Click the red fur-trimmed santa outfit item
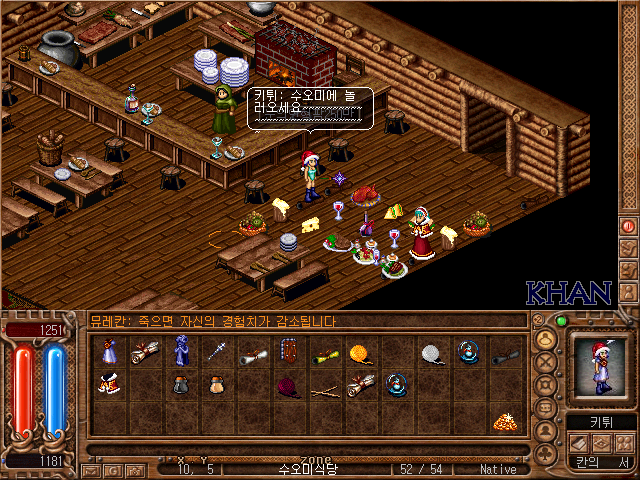 click(x=109, y=385)
